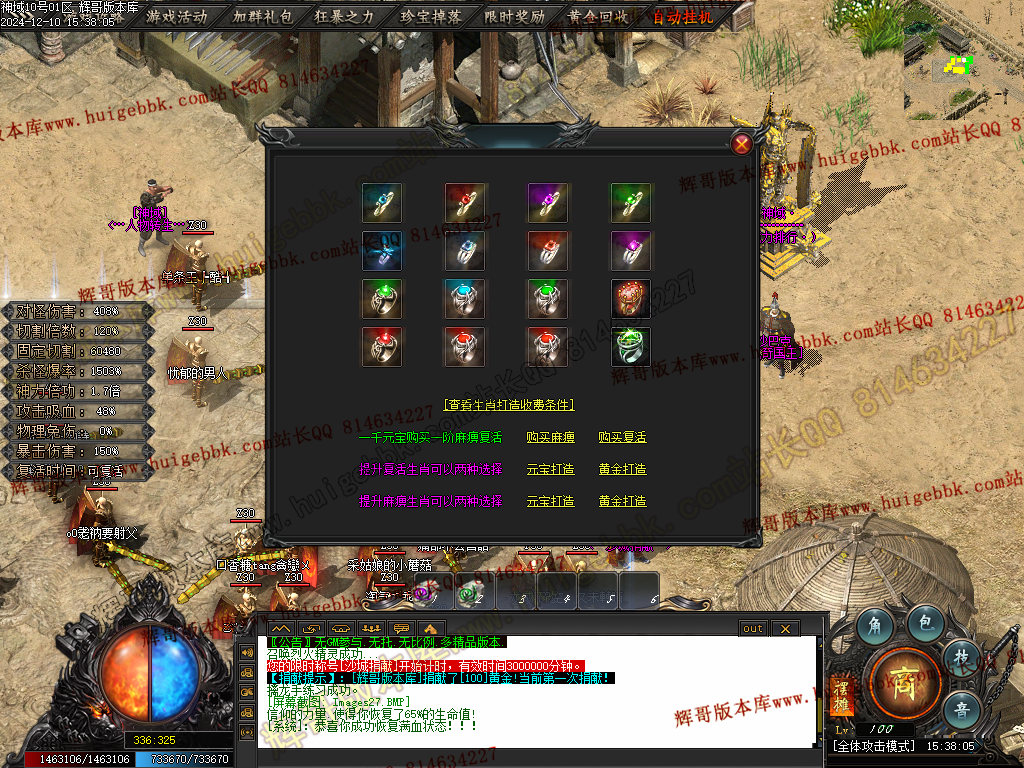Choose the 购买麻痹 link
The width and height of the screenshot is (1024, 768).
pyautogui.click(x=550, y=437)
